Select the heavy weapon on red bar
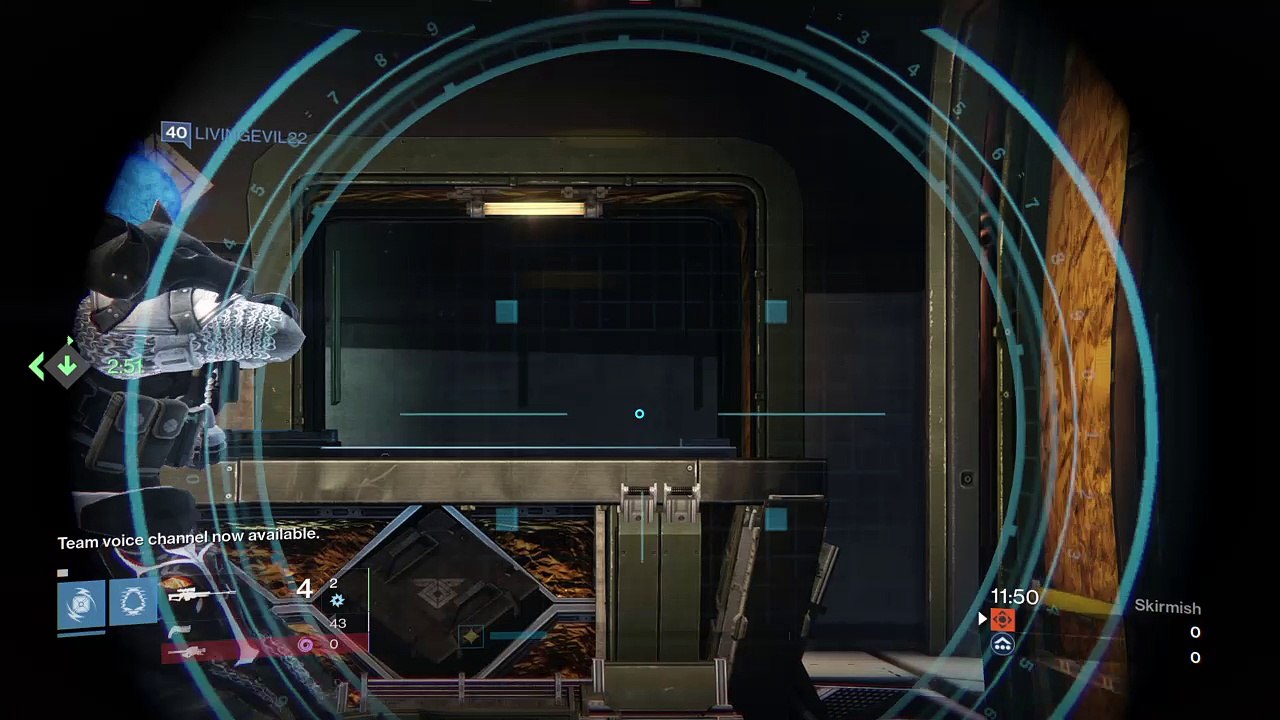Viewport: 1280px width, 720px height. click(188, 652)
